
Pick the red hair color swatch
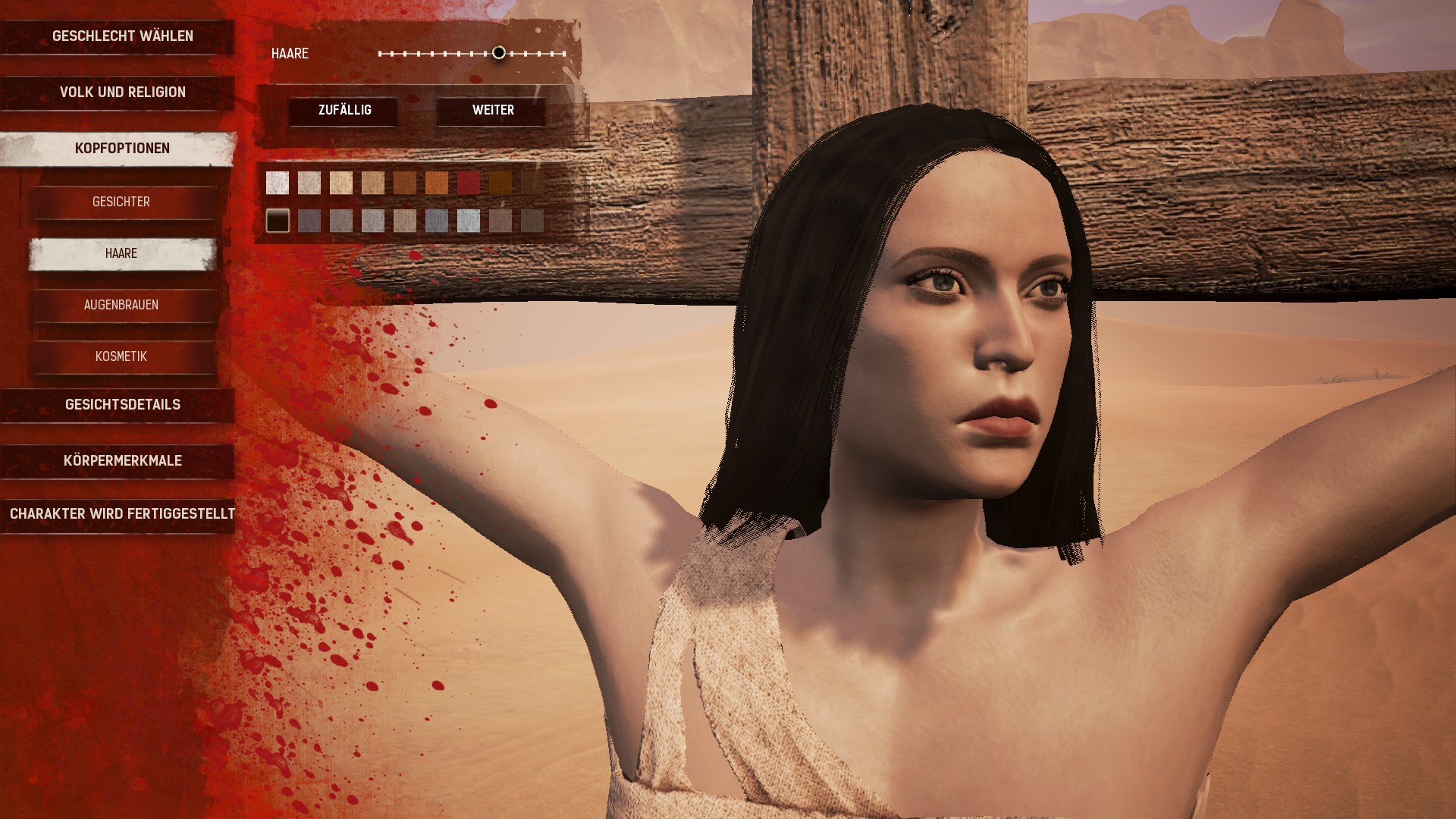(x=469, y=183)
